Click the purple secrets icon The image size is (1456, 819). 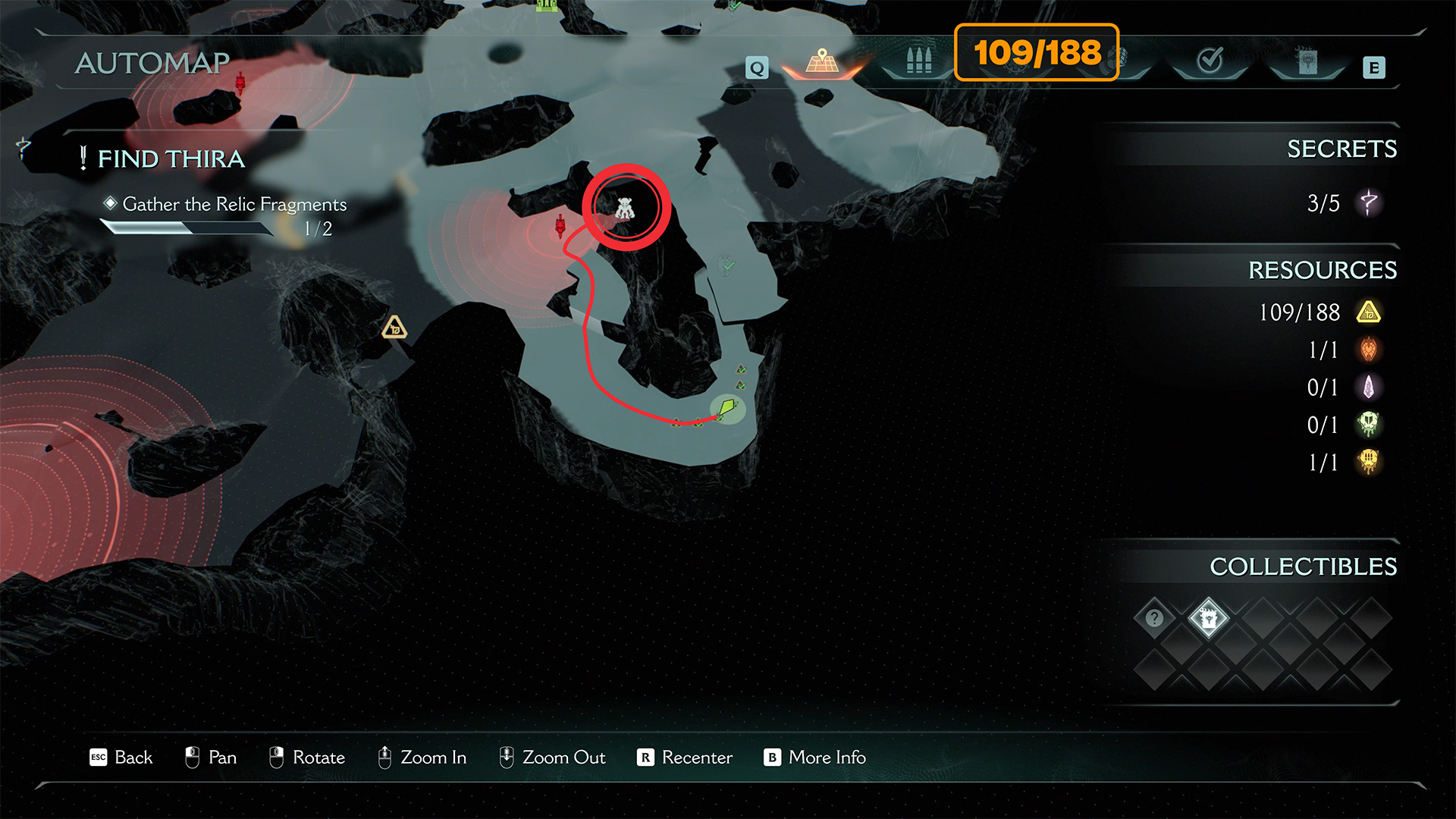pos(1369,202)
